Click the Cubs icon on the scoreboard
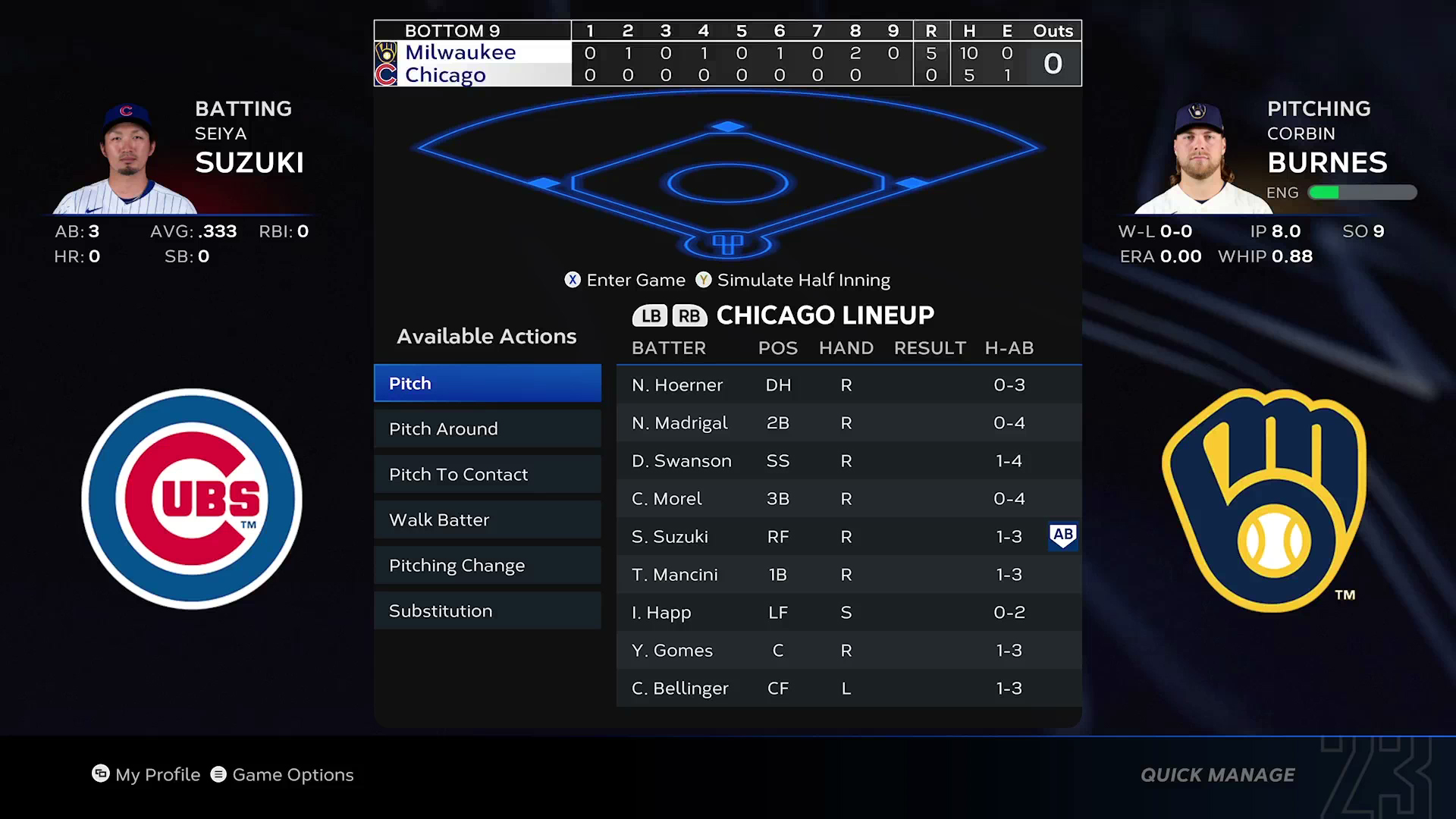This screenshot has height=819, width=1456. pos(387,75)
